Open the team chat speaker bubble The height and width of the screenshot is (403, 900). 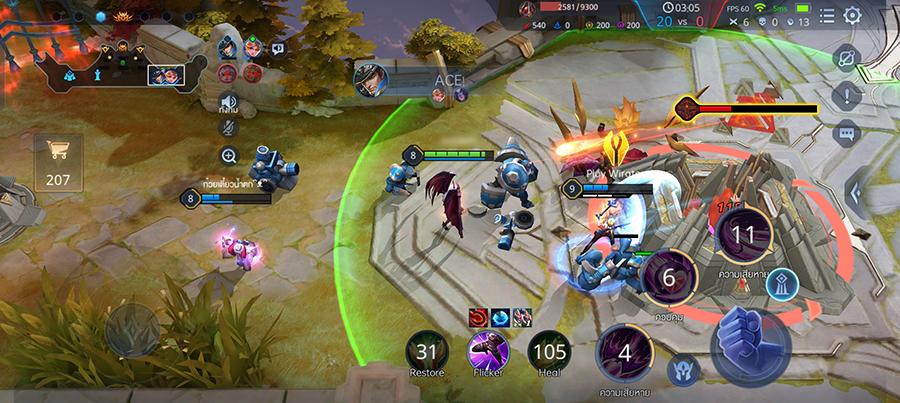pos(278,48)
